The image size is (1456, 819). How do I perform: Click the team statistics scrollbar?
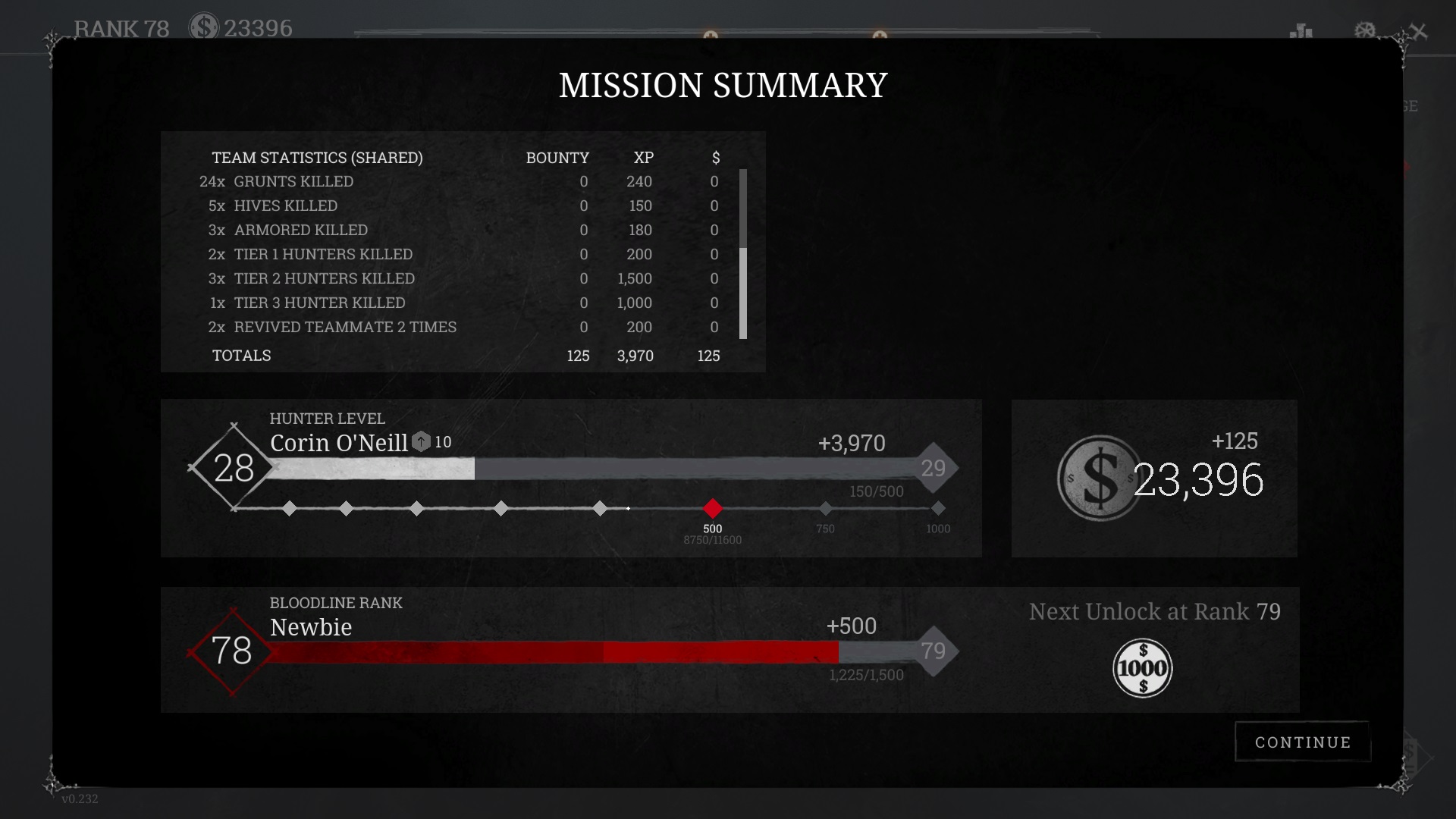(x=743, y=292)
